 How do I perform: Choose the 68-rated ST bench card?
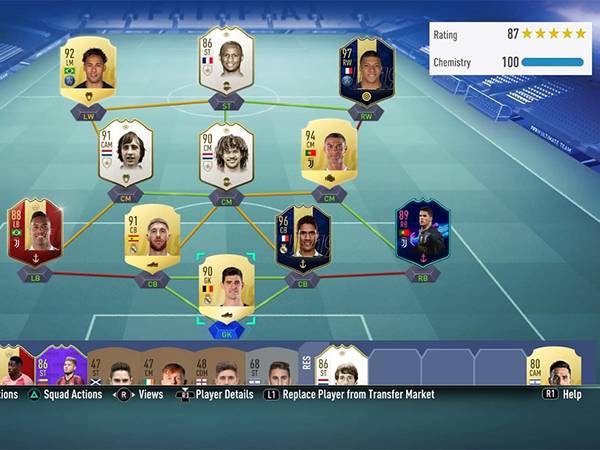(x=270, y=369)
